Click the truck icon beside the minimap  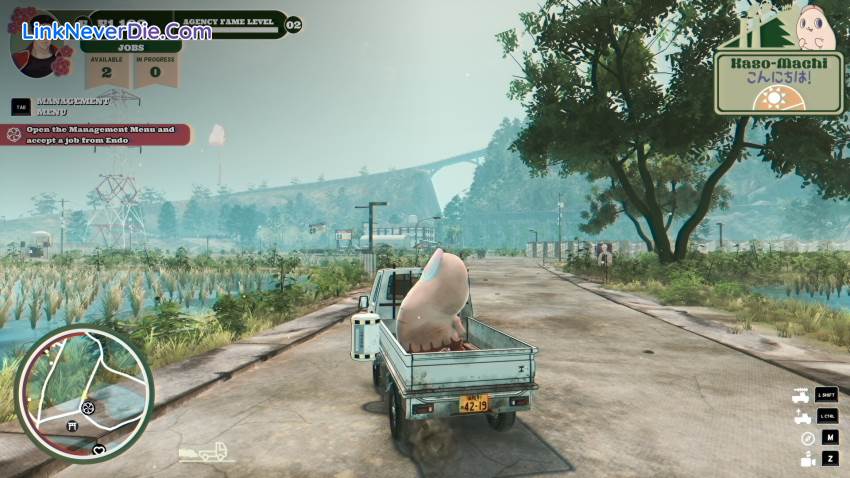coord(205,453)
